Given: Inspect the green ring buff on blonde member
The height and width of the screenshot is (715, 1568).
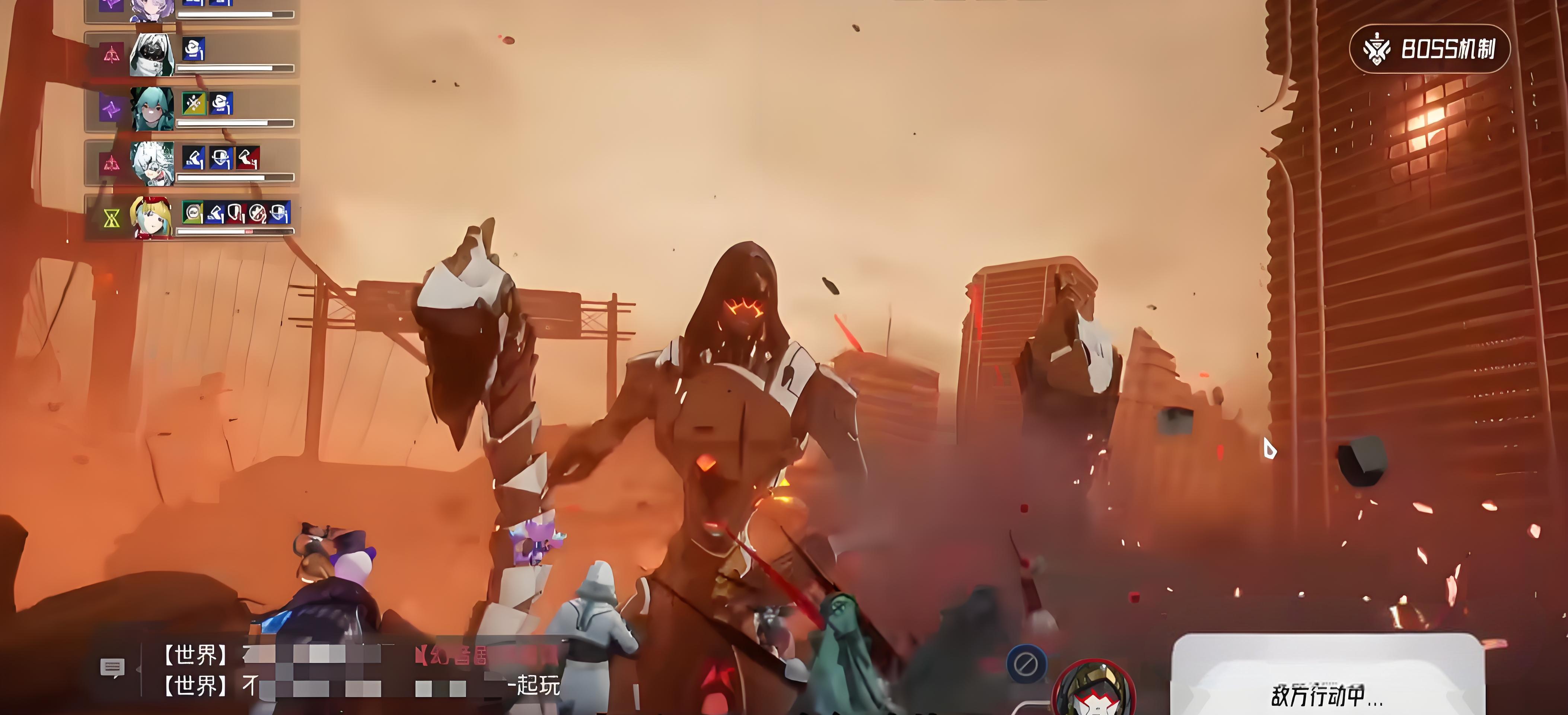Looking at the screenshot, I should pyautogui.click(x=192, y=213).
